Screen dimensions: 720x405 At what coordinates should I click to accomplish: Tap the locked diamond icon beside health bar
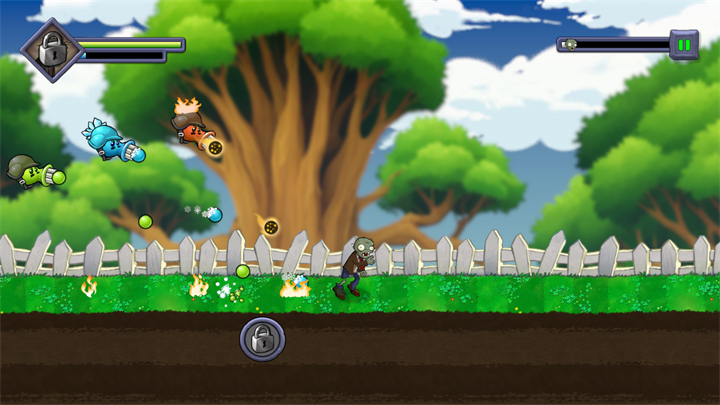(x=50, y=49)
